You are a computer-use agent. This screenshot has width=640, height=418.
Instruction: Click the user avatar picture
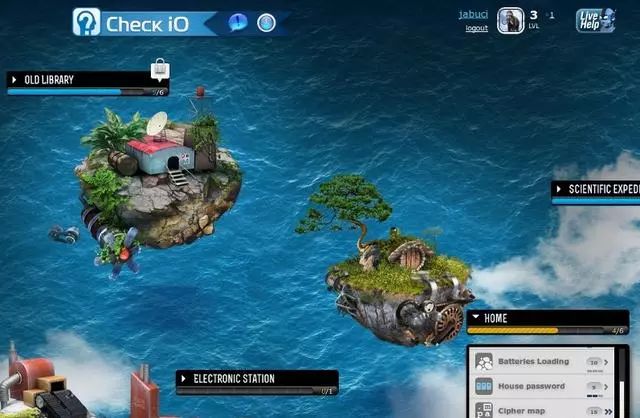click(x=510, y=21)
